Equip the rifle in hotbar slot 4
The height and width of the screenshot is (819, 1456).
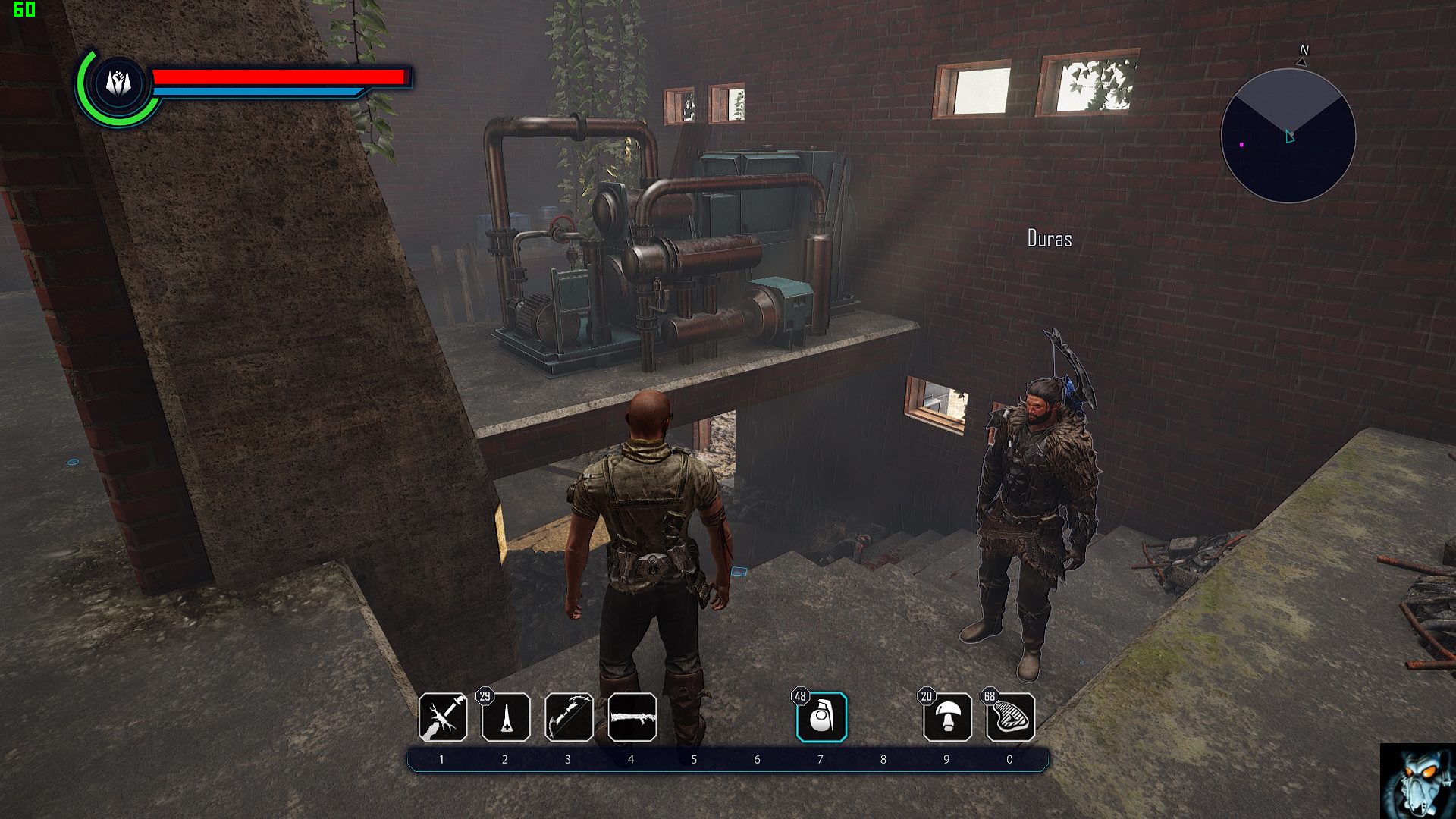632,717
